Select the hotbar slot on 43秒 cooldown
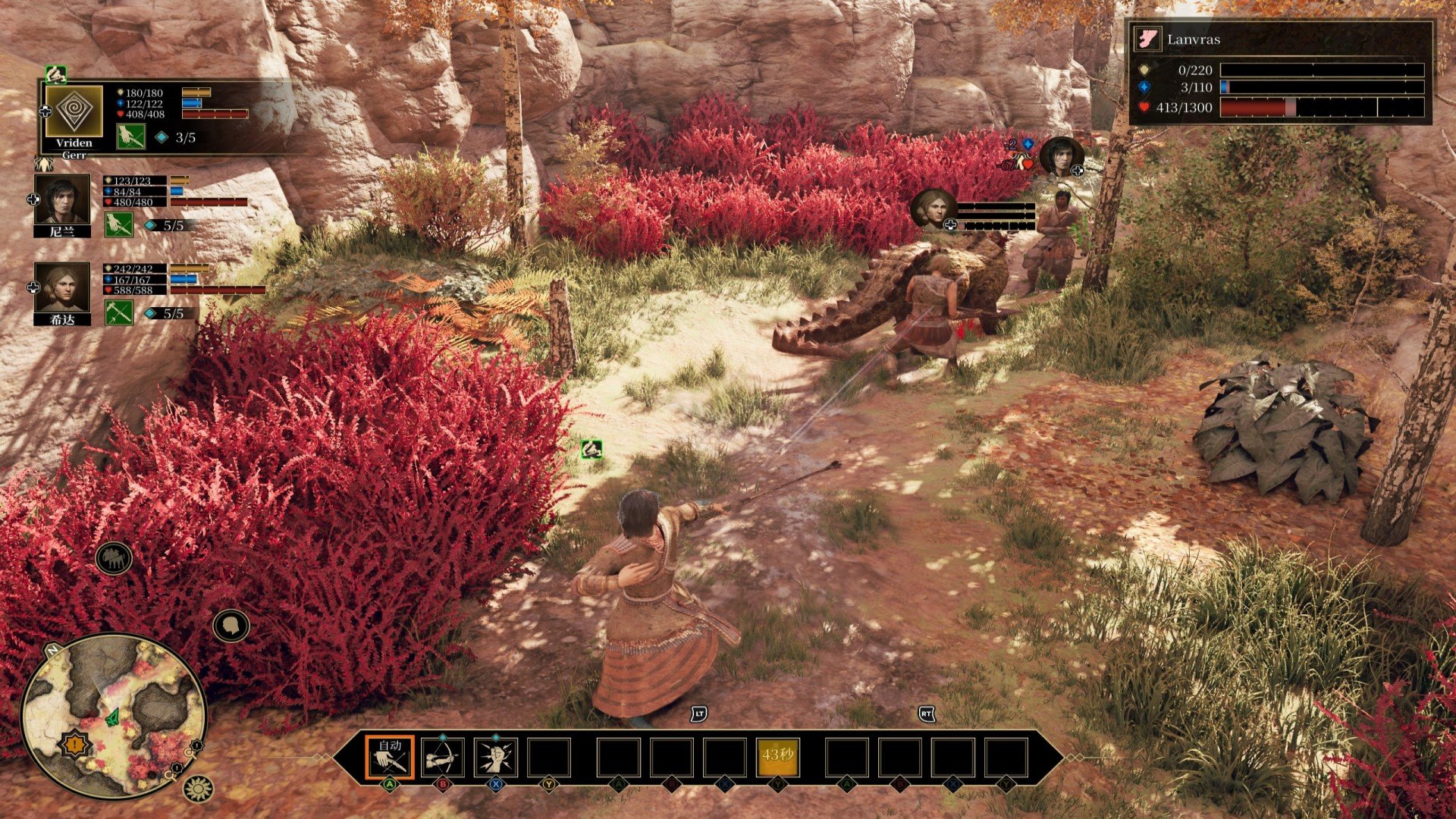Screen dimensions: 1456x819 pos(778,757)
